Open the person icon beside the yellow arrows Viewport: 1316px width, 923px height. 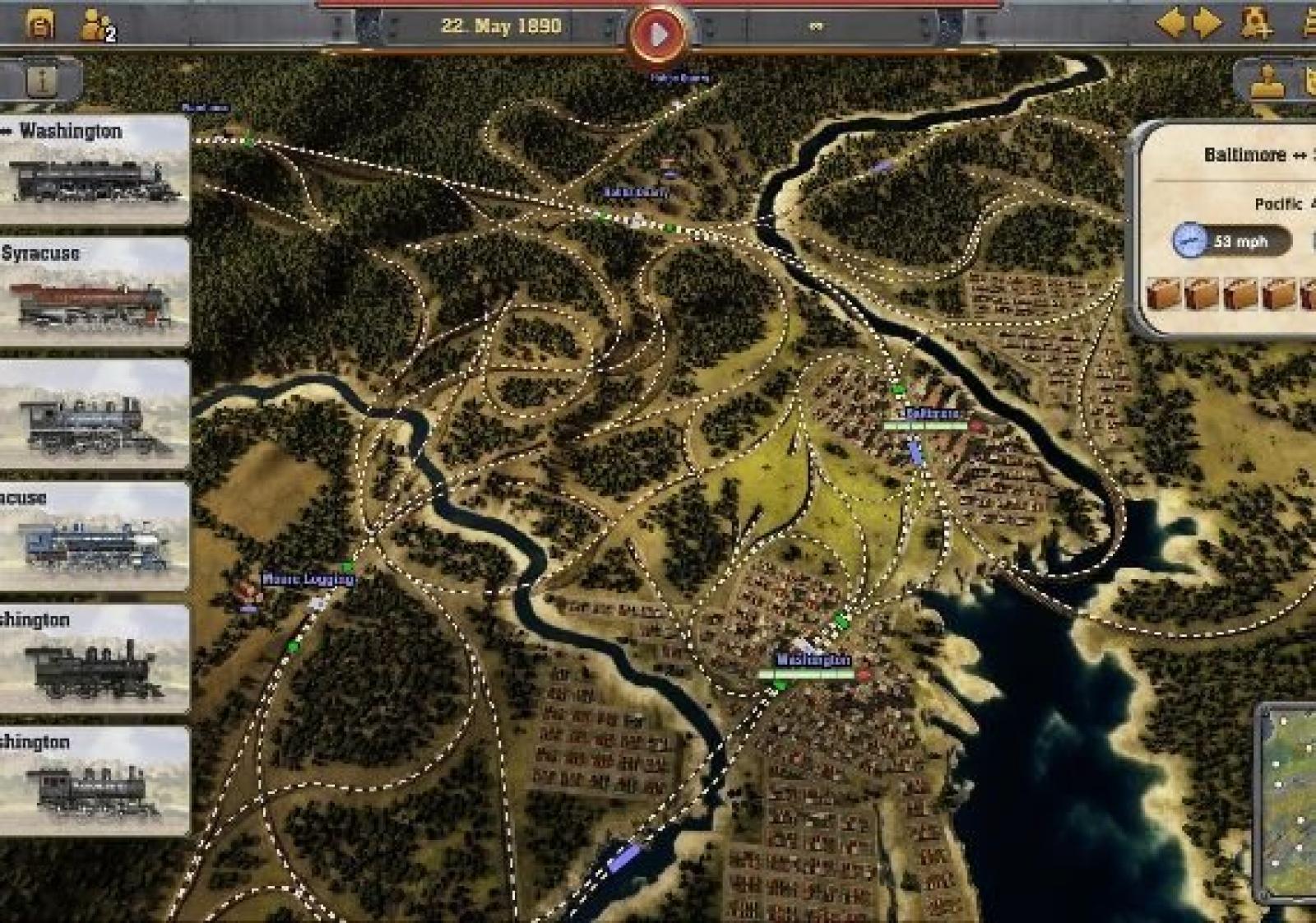point(1255,23)
